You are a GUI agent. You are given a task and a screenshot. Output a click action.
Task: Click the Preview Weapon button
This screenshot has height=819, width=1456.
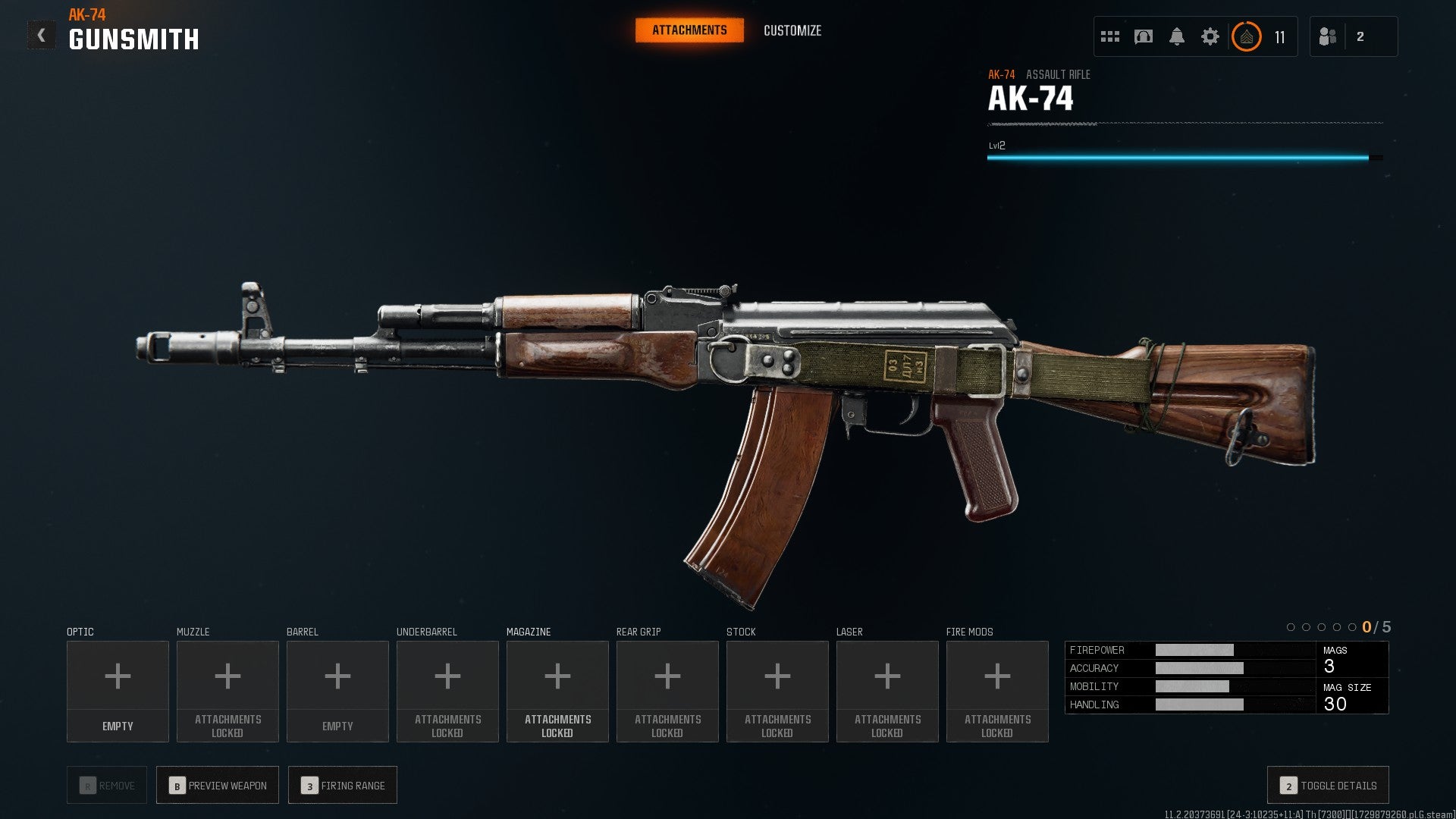[218, 786]
